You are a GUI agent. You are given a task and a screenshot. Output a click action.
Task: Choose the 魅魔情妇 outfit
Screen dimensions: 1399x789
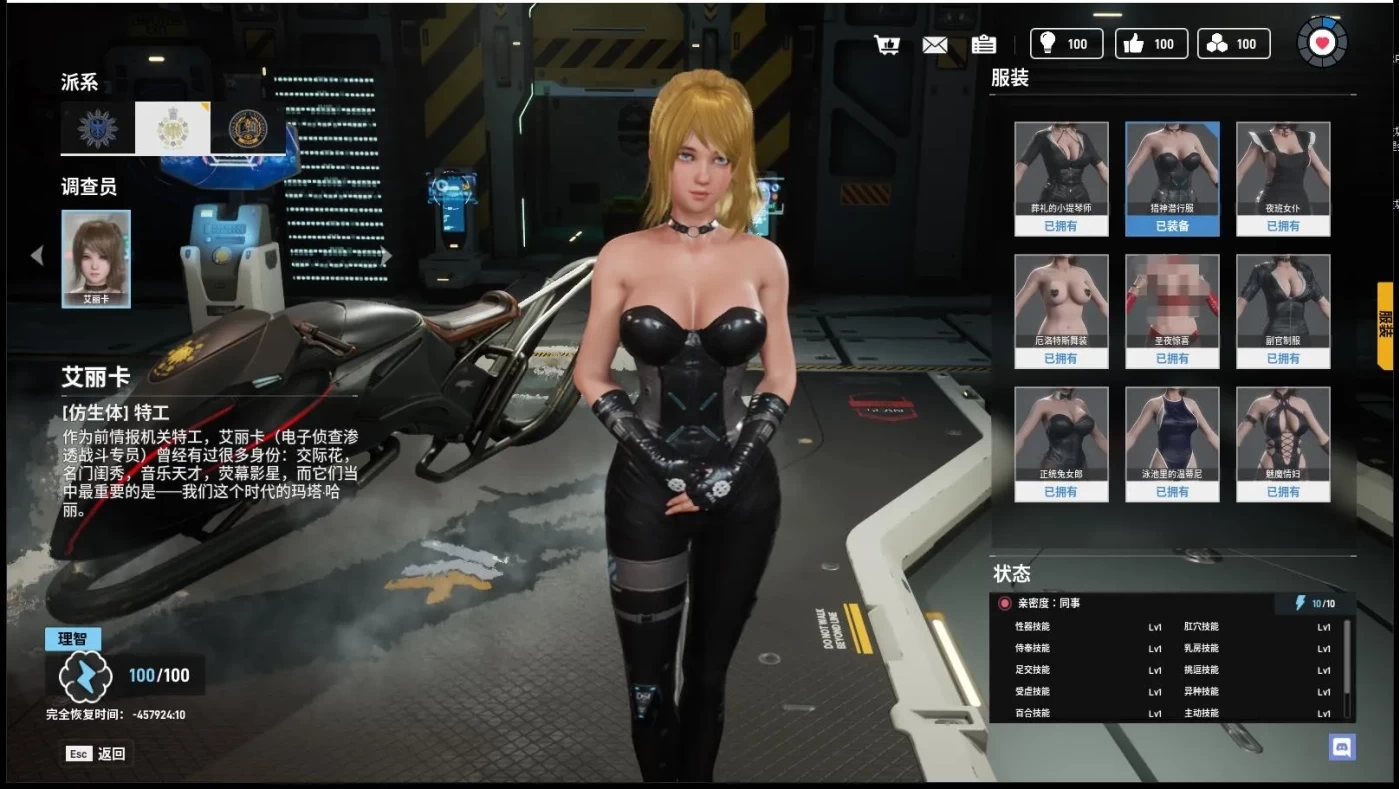[1282, 443]
